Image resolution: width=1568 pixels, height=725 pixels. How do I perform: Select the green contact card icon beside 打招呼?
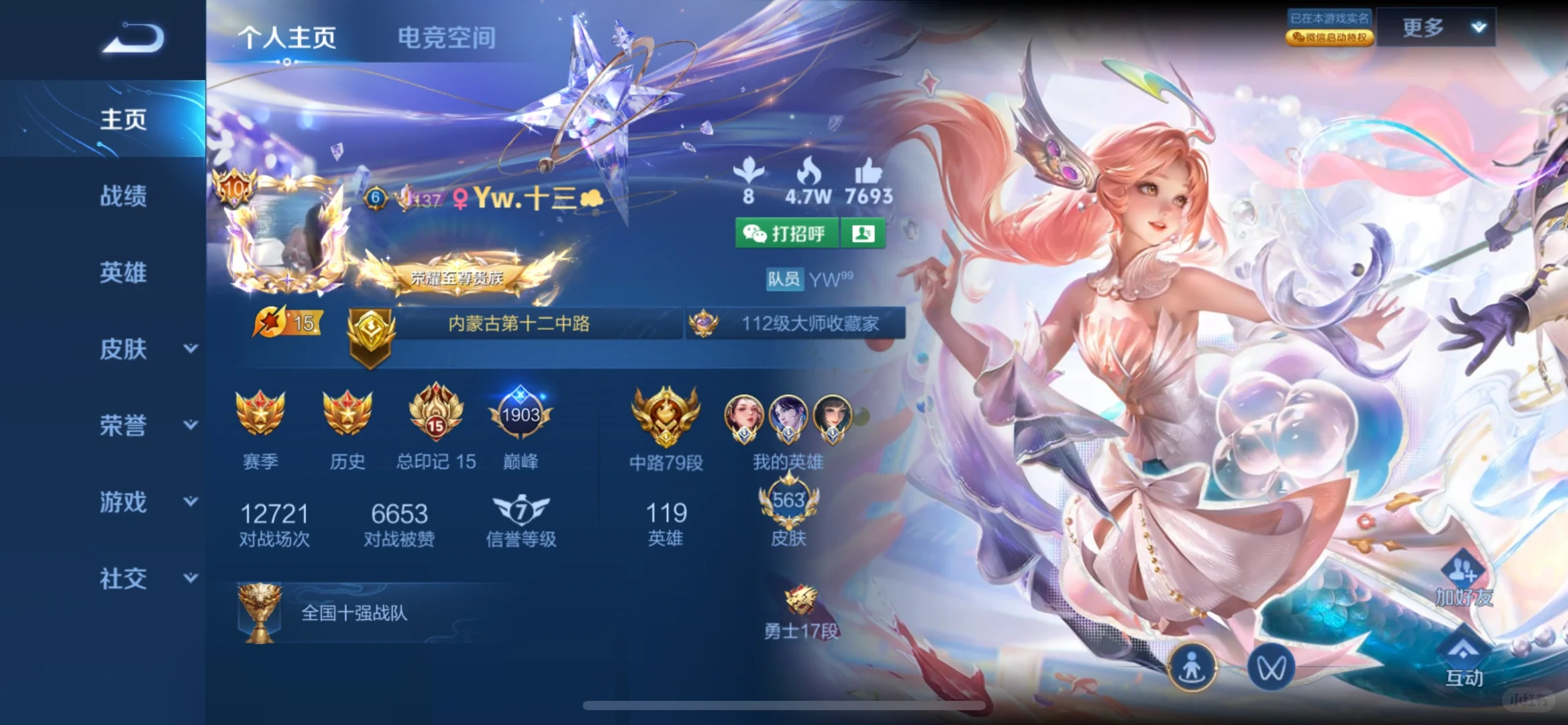pos(864,233)
